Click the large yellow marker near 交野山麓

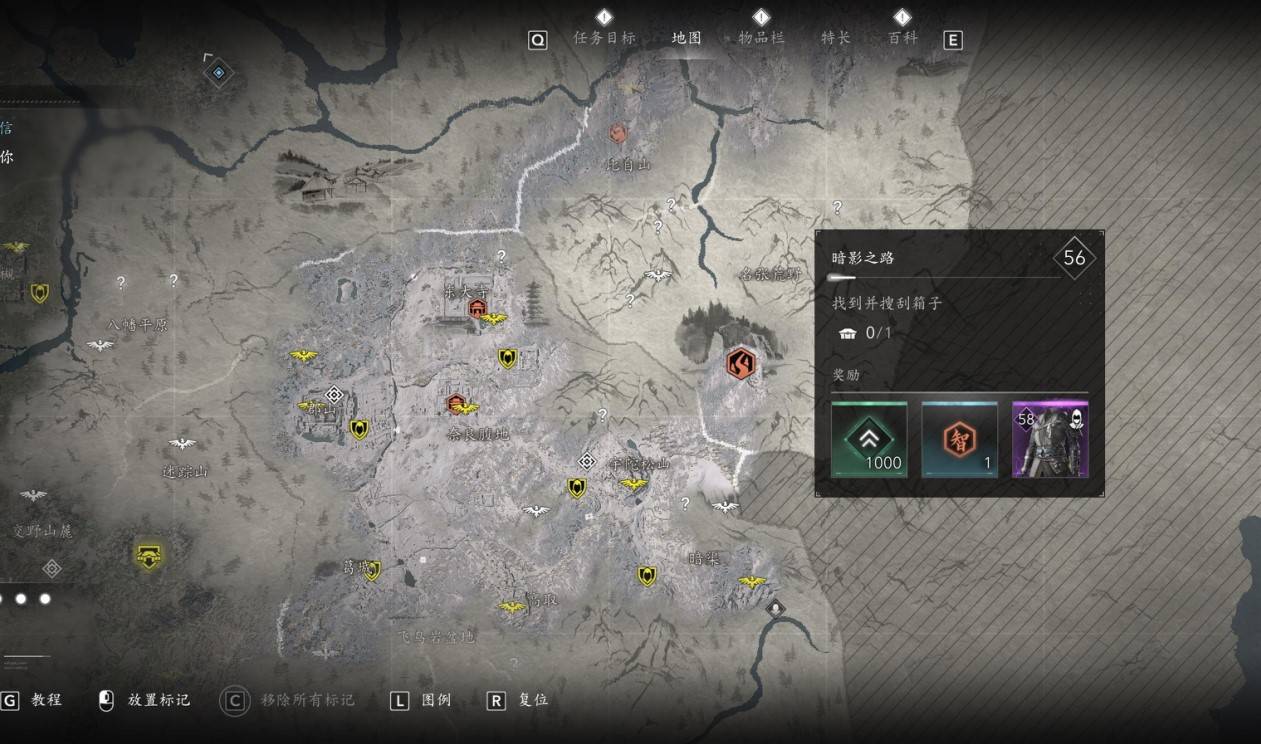pyautogui.click(x=149, y=557)
